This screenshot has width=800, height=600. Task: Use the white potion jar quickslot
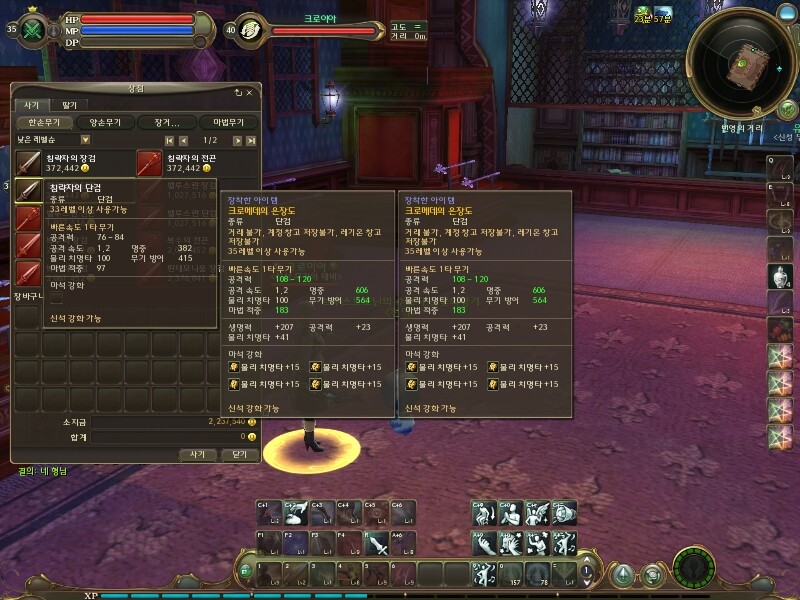pos(779,275)
